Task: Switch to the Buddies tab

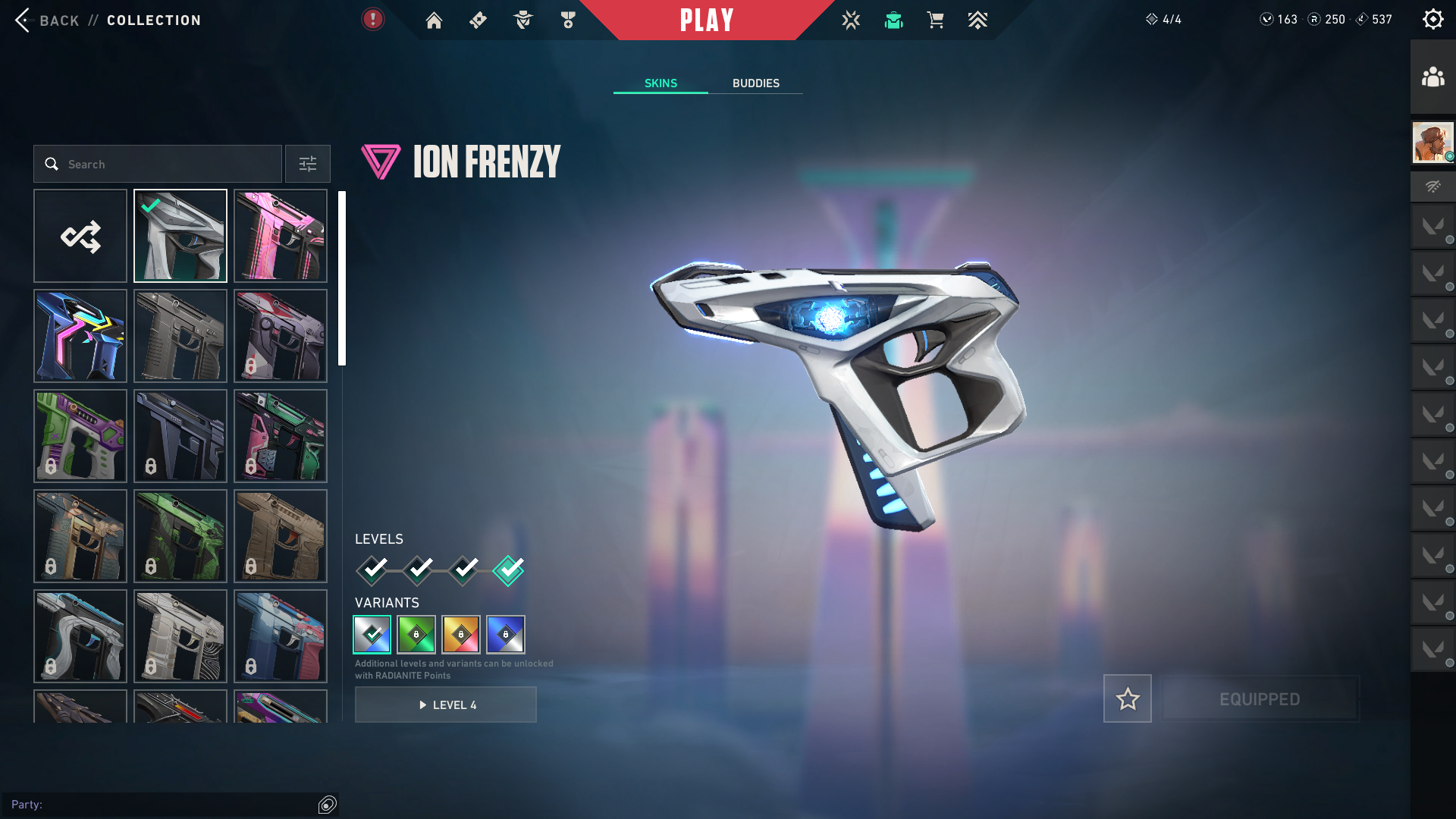Action: [x=755, y=83]
